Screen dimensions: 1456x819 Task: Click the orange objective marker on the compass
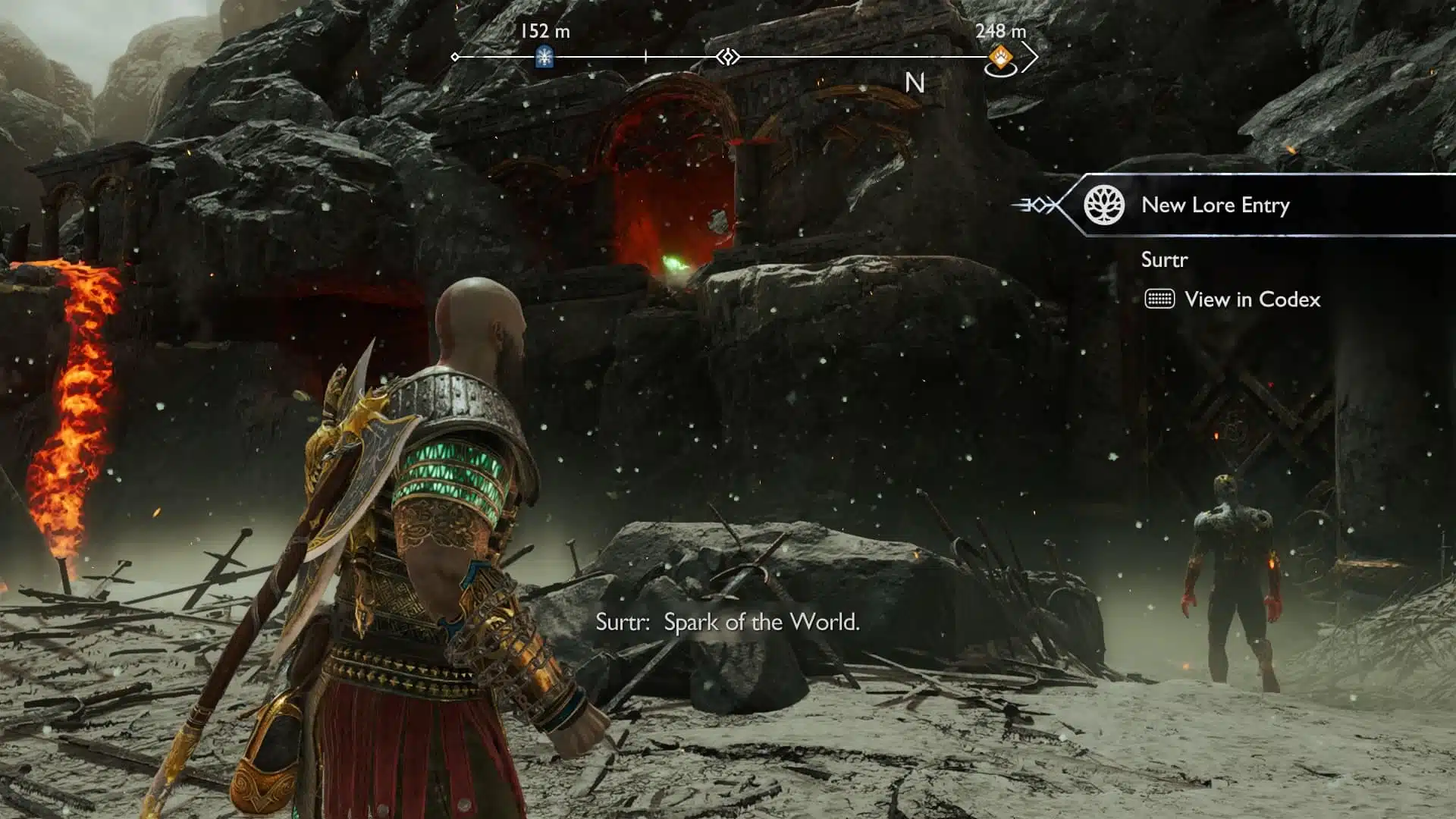(1001, 57)
